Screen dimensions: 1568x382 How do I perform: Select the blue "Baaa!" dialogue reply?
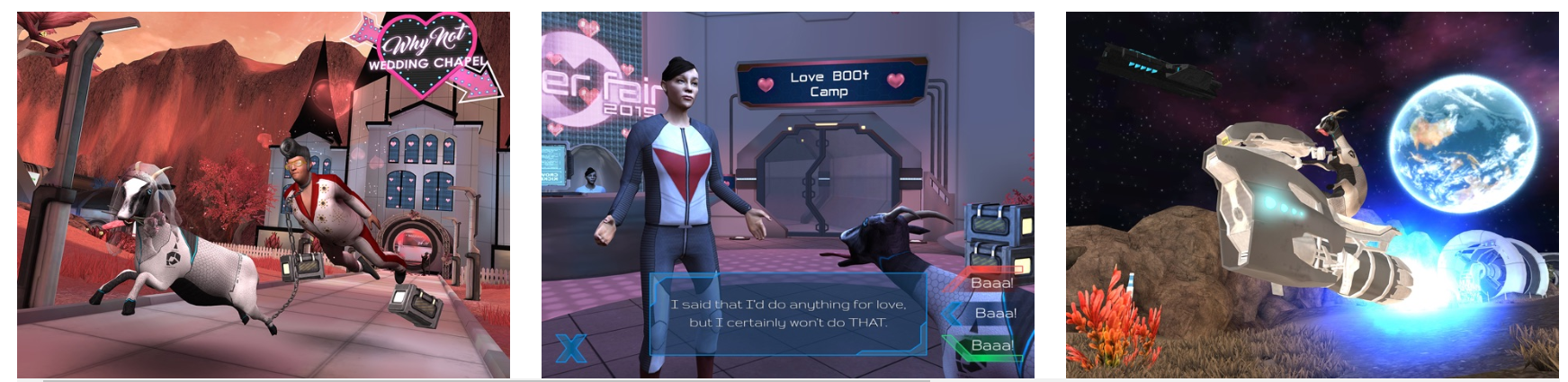tap(994, 314)
